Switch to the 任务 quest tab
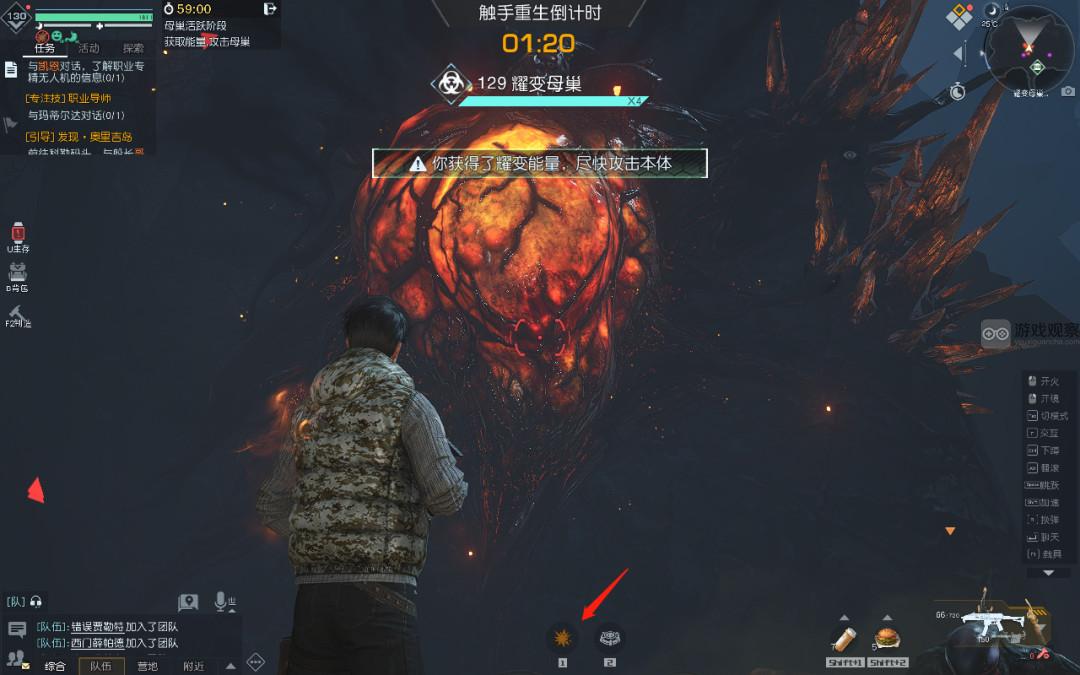 [44, 48]
